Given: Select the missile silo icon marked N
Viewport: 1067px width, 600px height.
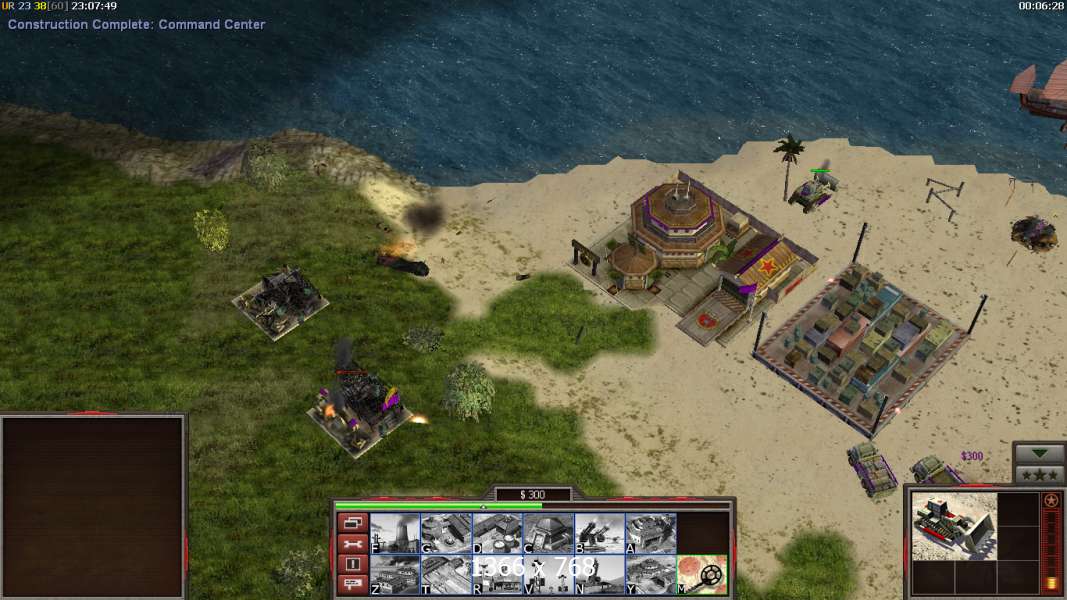Looking at the screenshot, I should [599, 574].
